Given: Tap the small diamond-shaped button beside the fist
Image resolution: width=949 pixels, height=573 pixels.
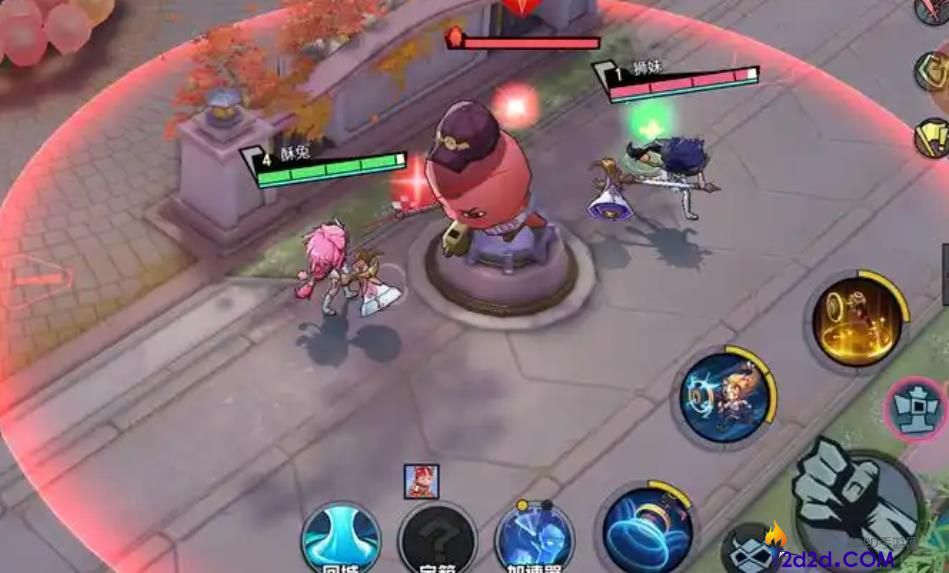Looking at the screenshot, I should (752, 551).
